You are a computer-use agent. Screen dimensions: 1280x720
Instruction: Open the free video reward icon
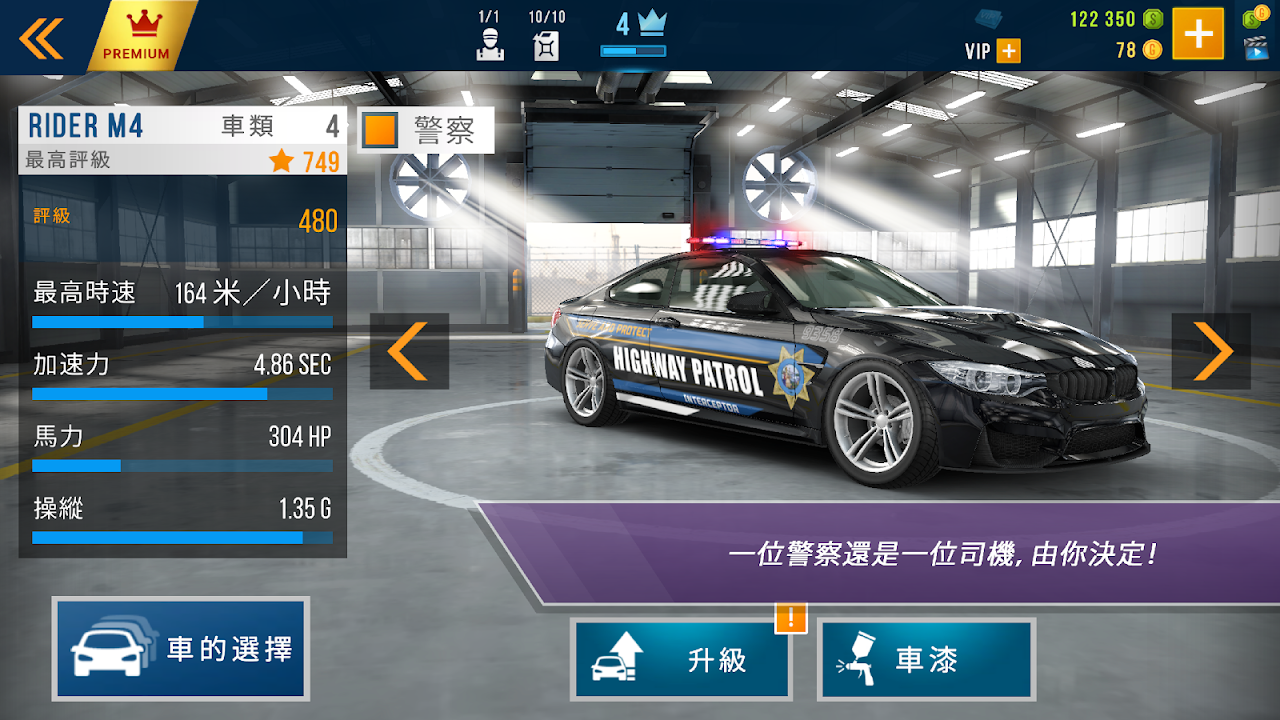[1256, 47]
